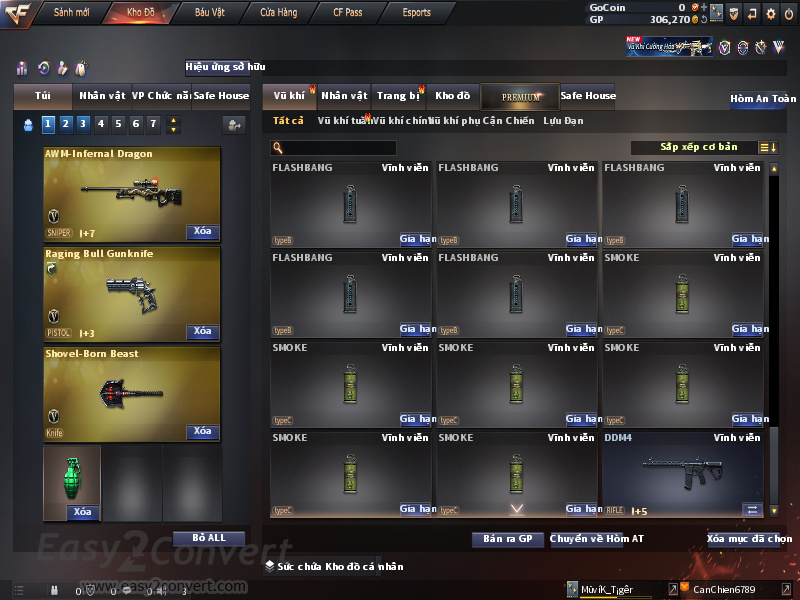Click the Bán ra GP button
The height and width of the screenshot is (600, 800).
507,539
